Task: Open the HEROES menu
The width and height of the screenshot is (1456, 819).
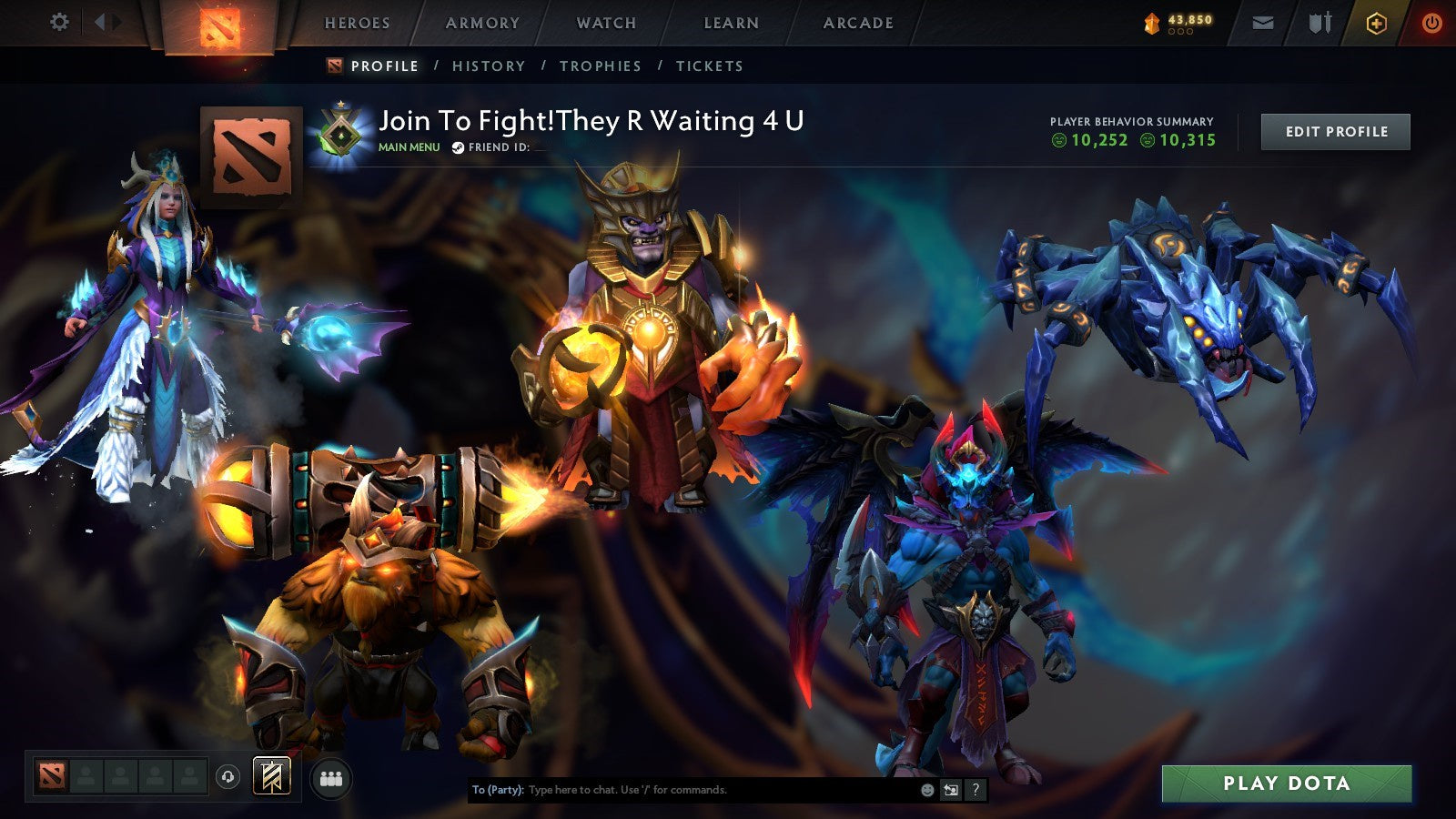Action: tap(357, 23)
